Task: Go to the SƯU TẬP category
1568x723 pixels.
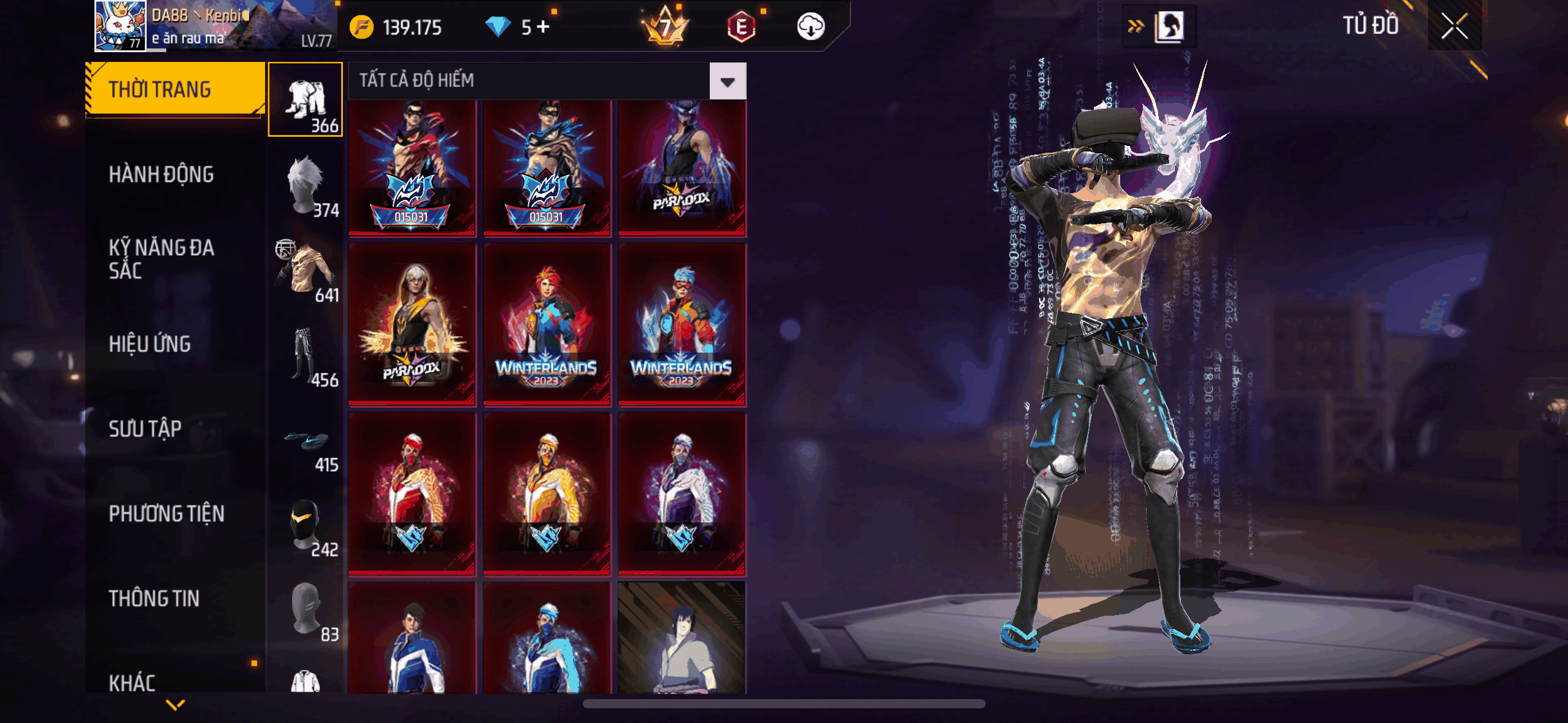Action: click(145, 429)
